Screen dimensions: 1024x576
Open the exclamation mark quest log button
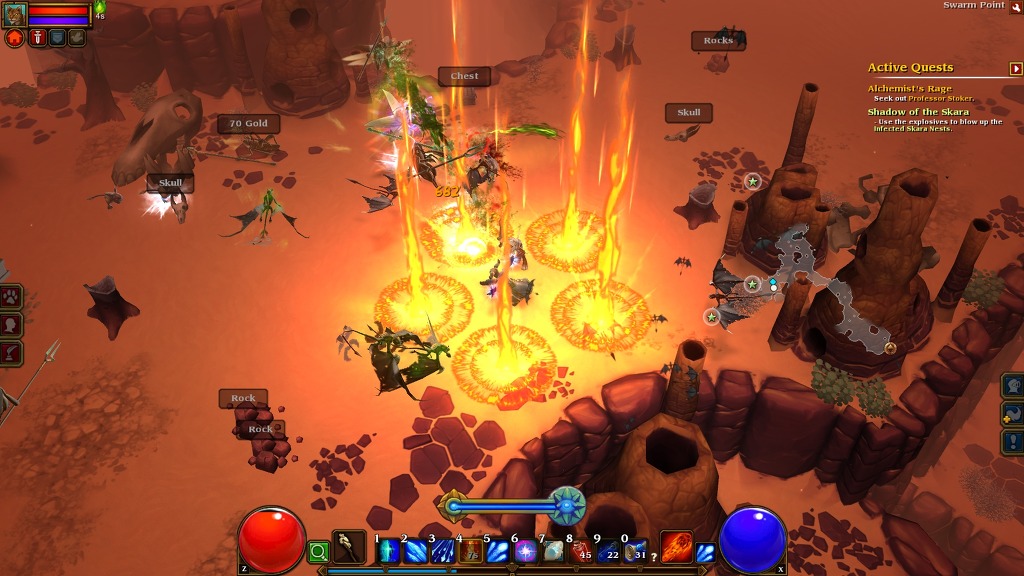tap(1013, 441)
